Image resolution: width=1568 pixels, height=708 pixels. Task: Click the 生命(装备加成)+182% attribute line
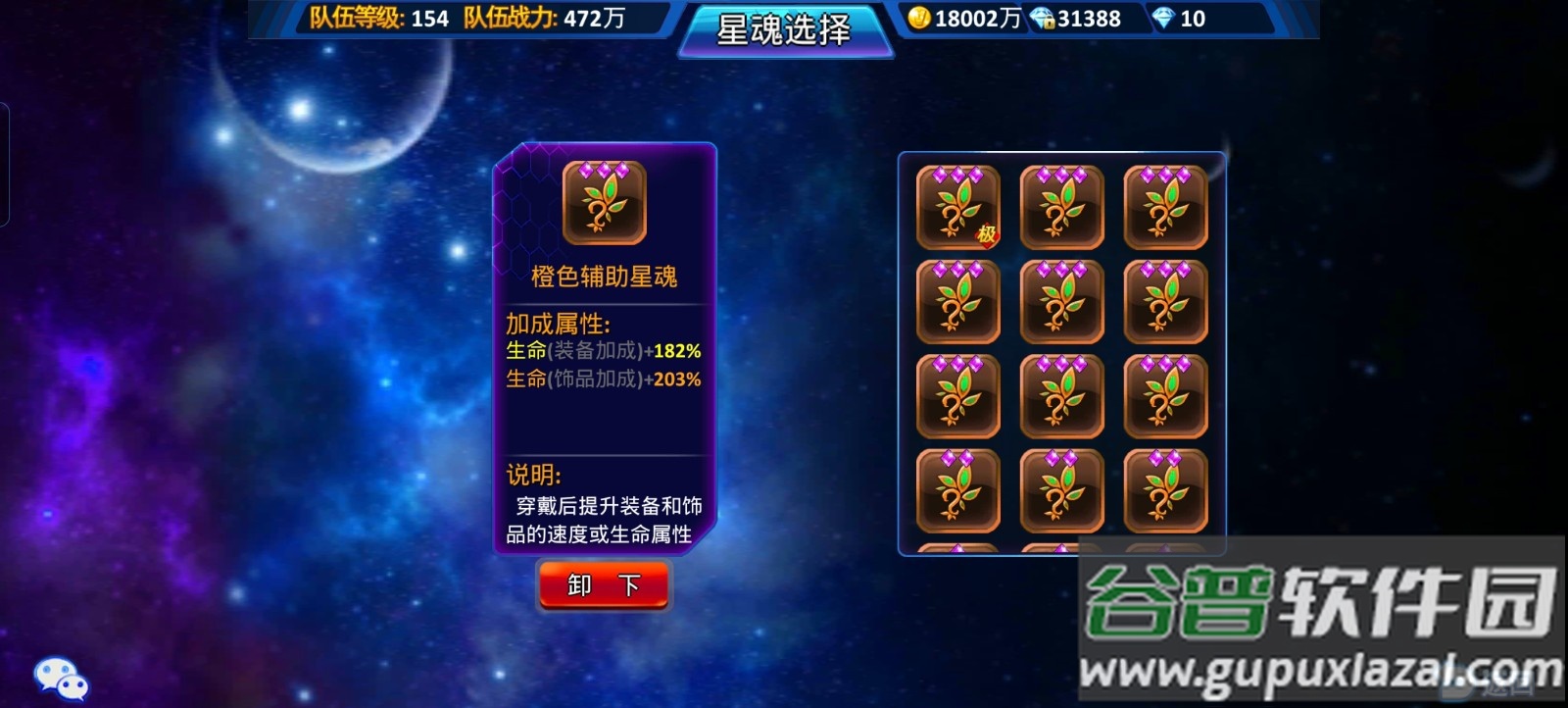(x=603, y=351)
